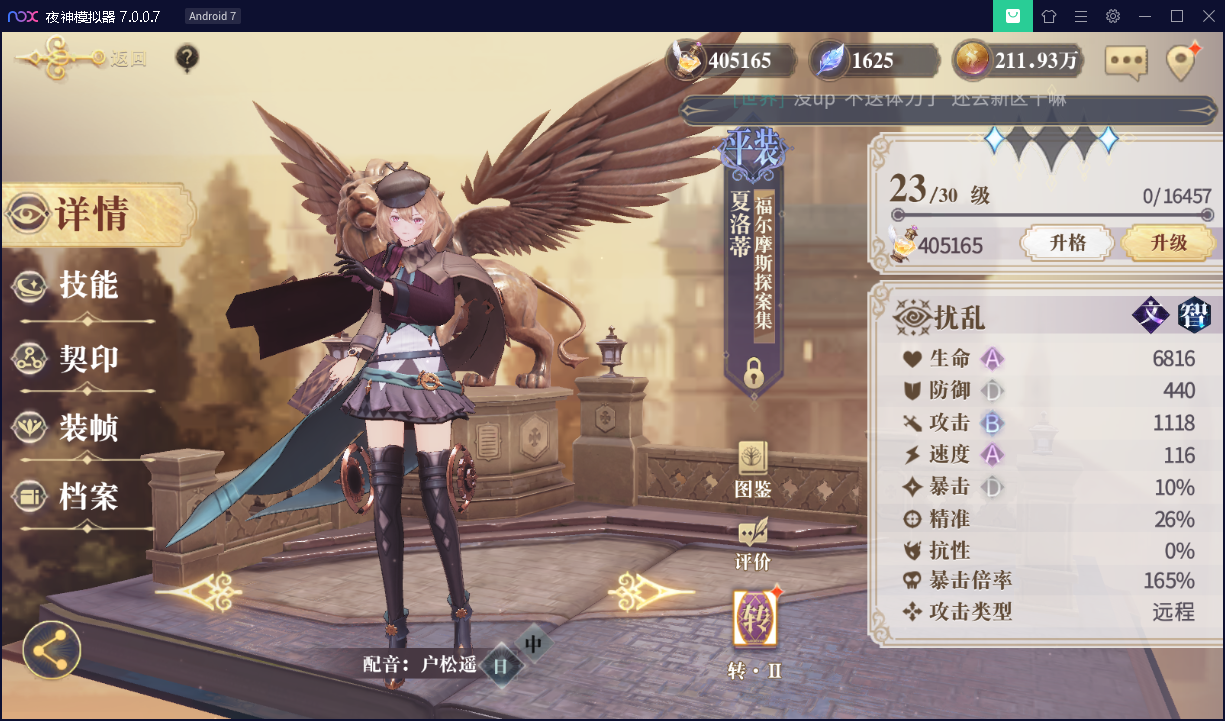Show the 档案 archive tab
The width and height of the screenshot is (1225, 721).
tap(87, 497)
